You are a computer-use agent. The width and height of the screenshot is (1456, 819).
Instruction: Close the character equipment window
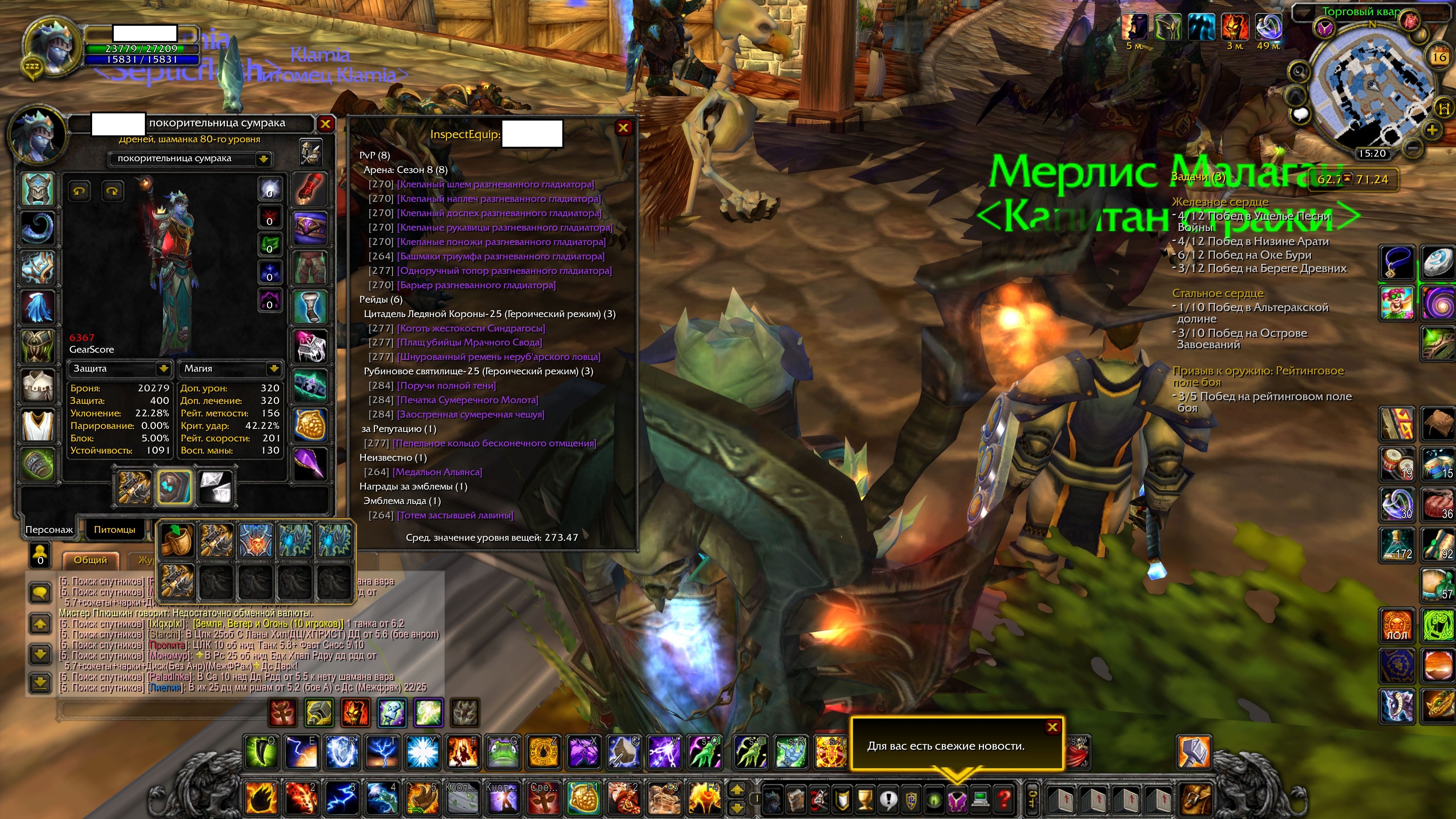pos(326,124)
